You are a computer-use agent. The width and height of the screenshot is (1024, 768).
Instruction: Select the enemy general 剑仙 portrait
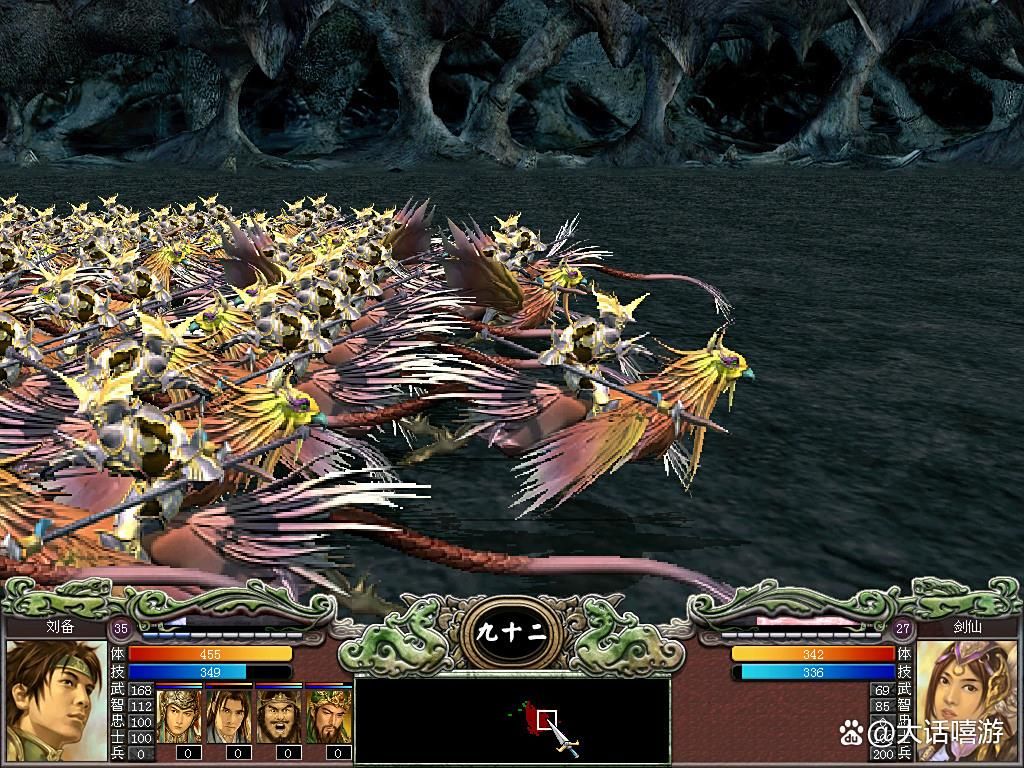[966, 700]
